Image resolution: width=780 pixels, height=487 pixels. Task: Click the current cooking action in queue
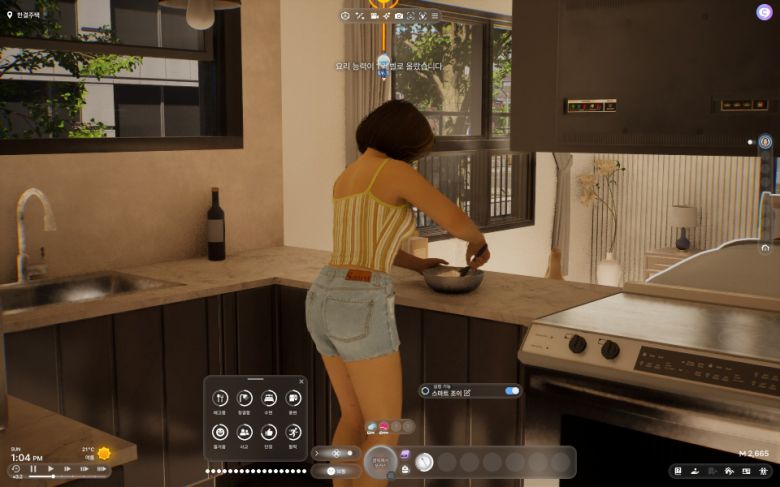(424, 462)
